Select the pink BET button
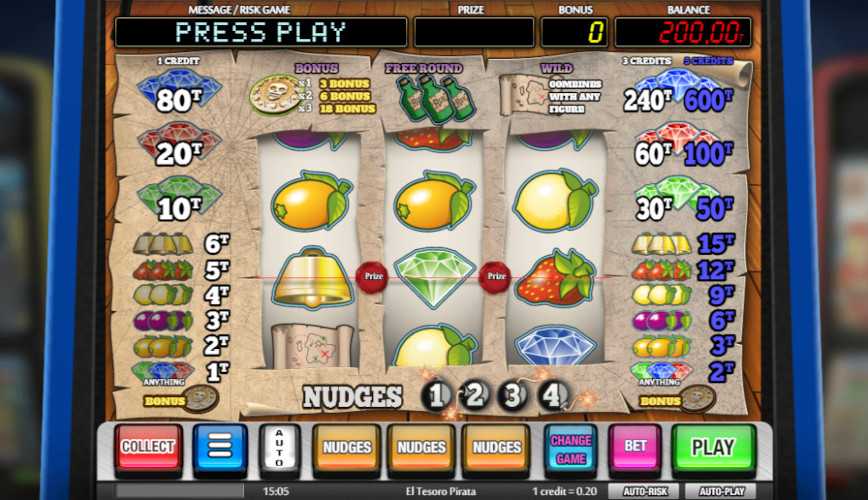The height and width of the screenshot is (500, 868). click(x=635, y=447)
